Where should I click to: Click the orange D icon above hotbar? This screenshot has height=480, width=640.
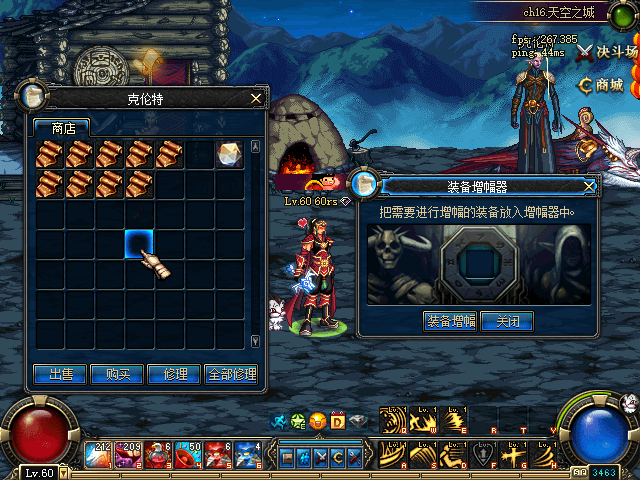point(337,421)
